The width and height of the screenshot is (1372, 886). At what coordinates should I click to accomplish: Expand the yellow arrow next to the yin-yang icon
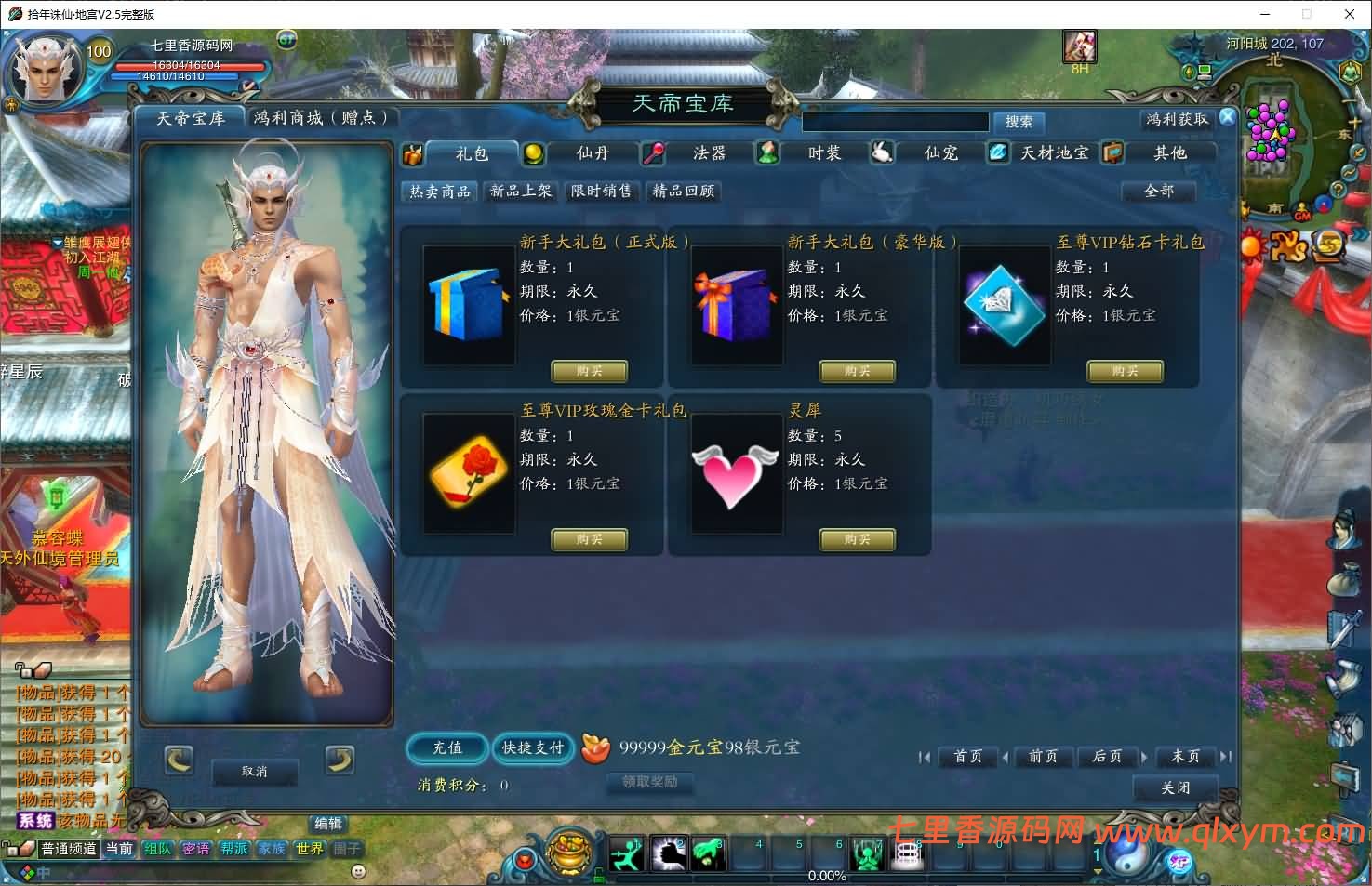(x=1096, y=872)
